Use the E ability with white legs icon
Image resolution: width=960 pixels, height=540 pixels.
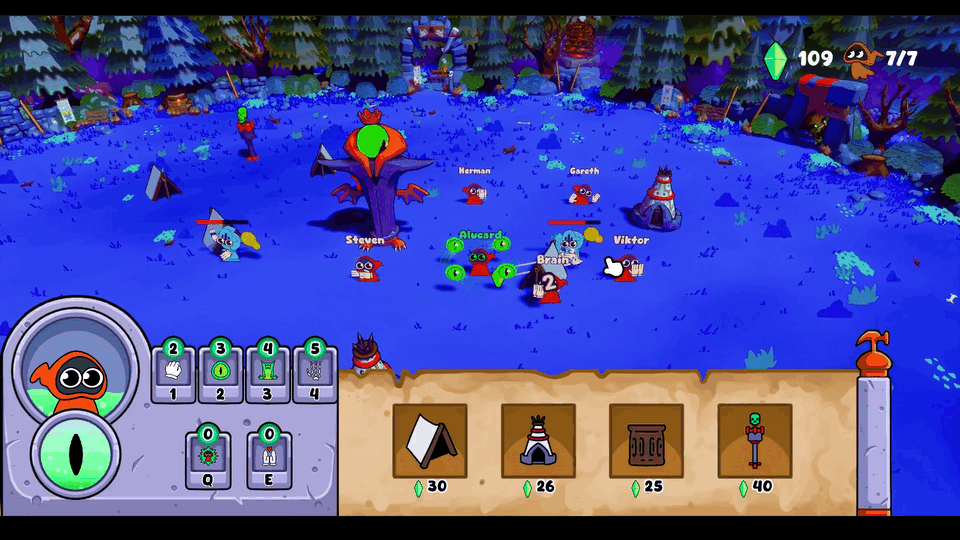coord(268,457)
